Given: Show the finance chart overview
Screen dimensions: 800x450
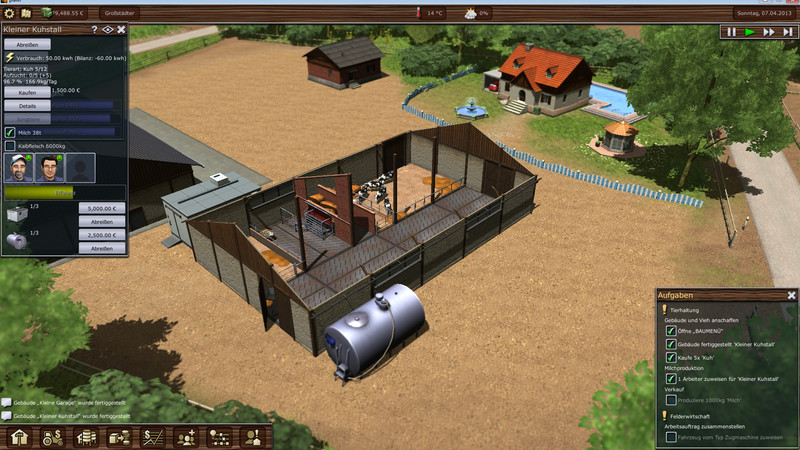Looking at the screenshot, I should pyautogui.click(x=154, y=437).
